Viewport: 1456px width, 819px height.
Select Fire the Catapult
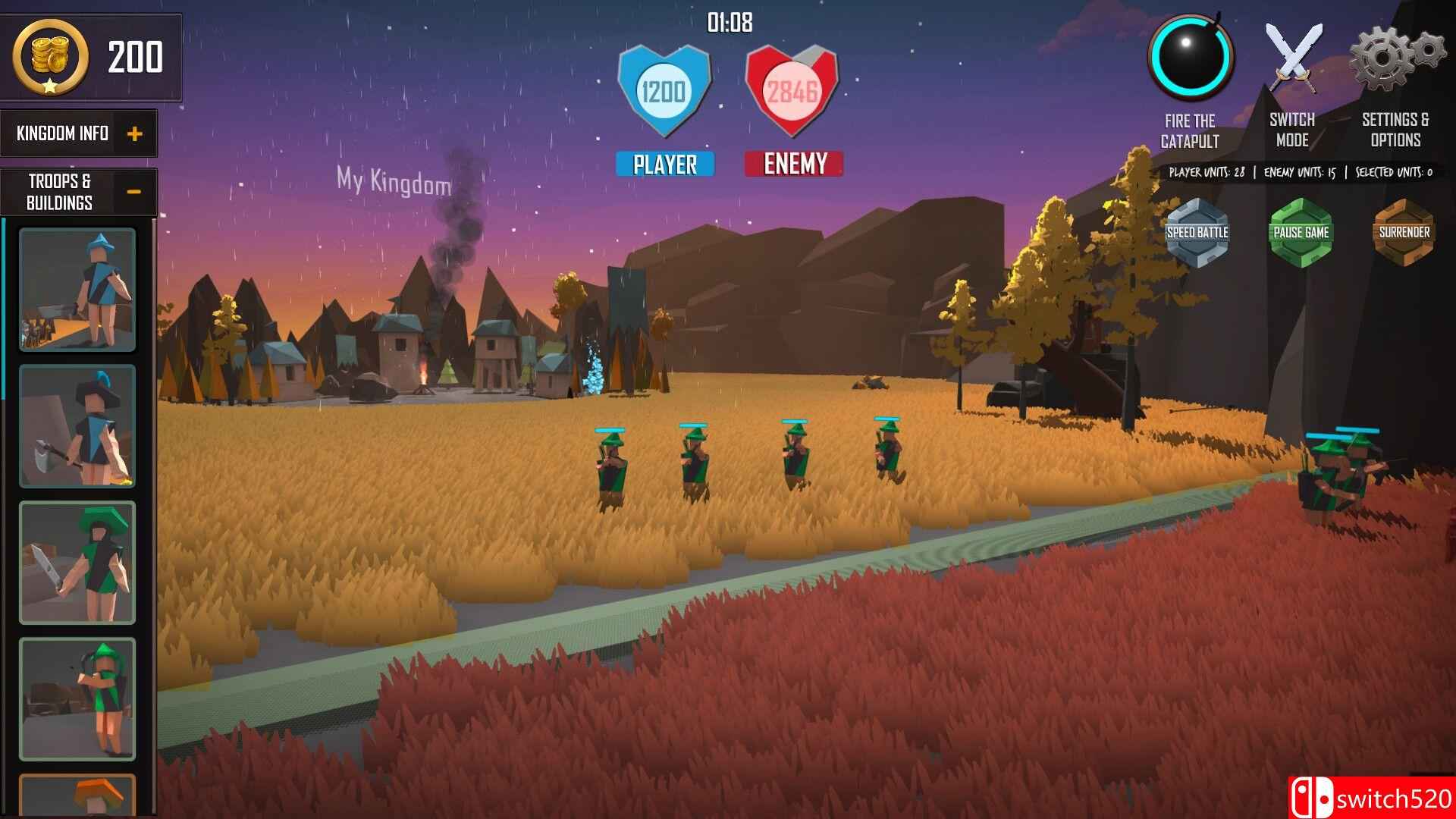pos(1189,57)
